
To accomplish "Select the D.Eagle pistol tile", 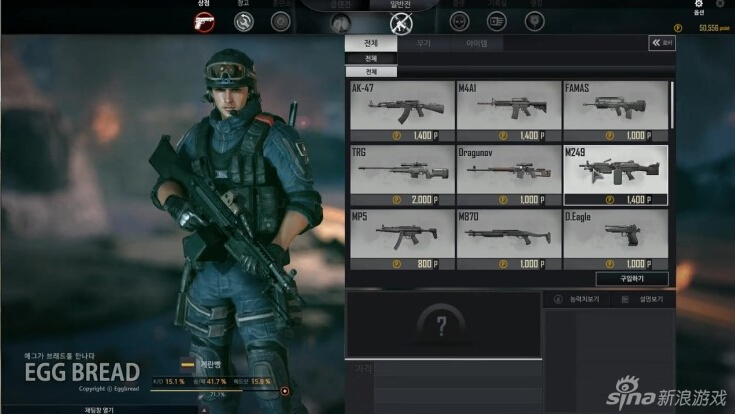I will tap(615, 238).
